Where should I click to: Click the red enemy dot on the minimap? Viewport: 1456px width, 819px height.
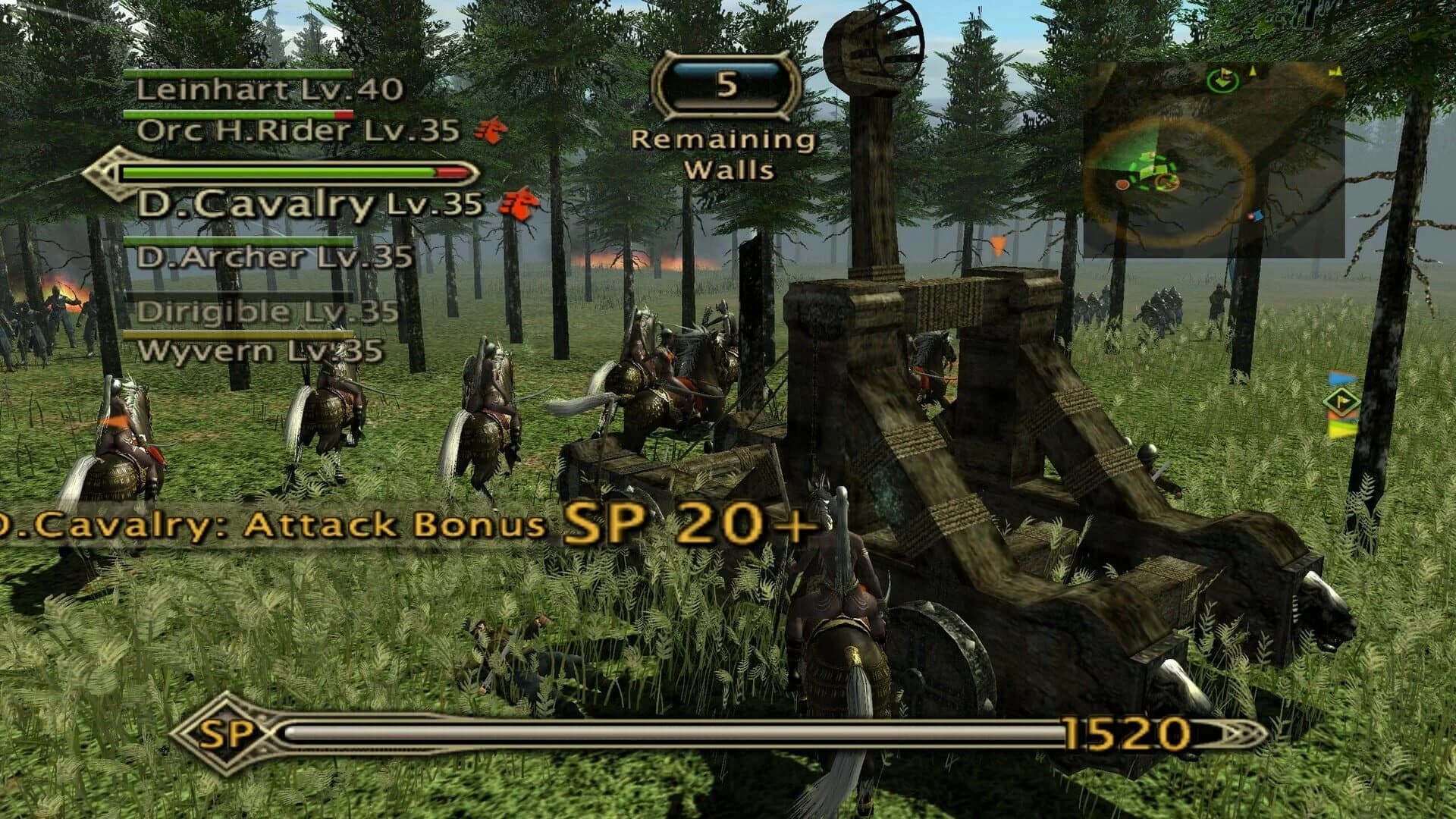(1122, 184)
